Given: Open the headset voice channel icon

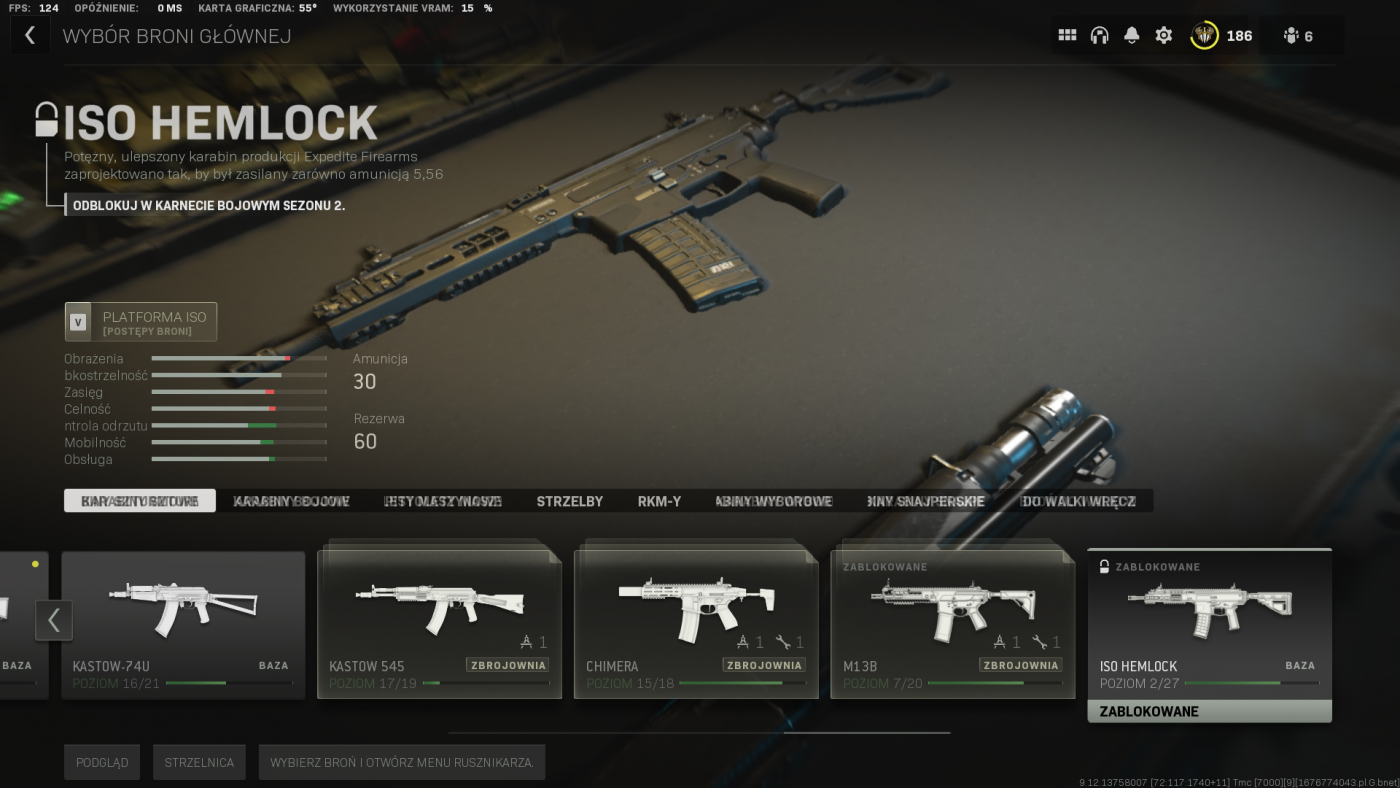Looking at the screenshot, I should [x=1099, y=36].
